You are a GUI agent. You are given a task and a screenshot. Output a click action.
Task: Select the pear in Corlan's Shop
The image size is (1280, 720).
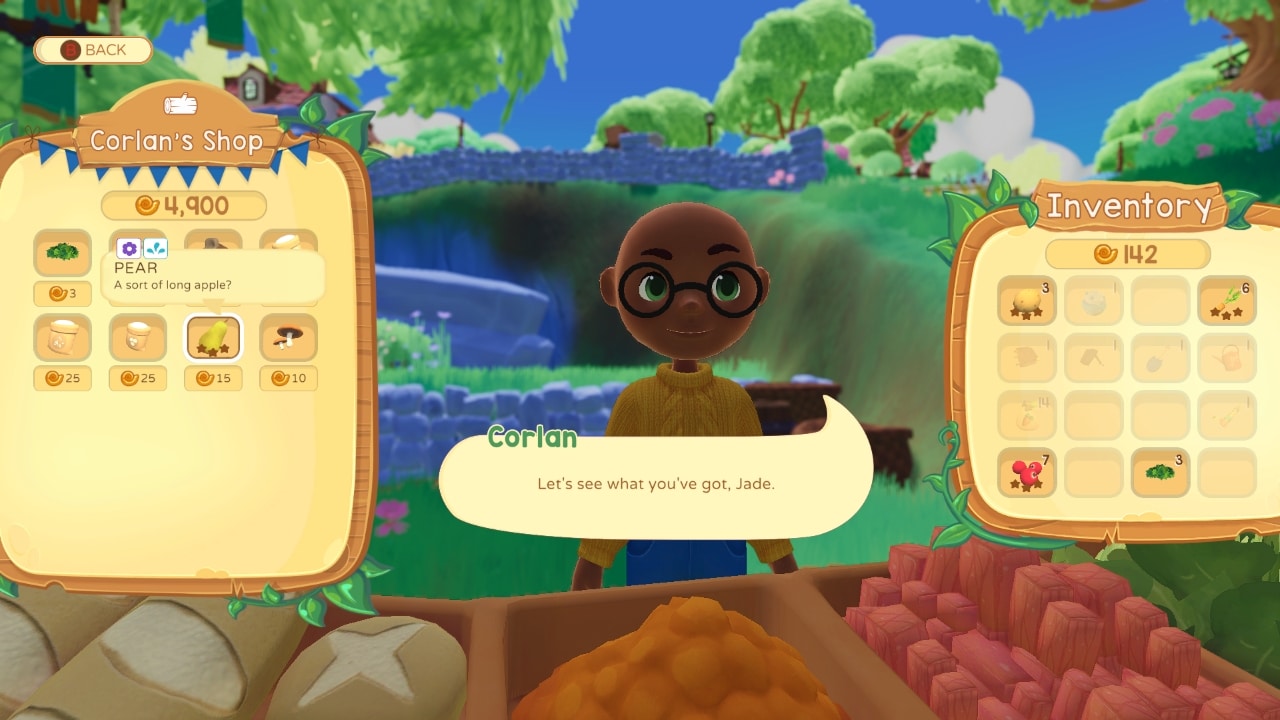pos(213,338)
